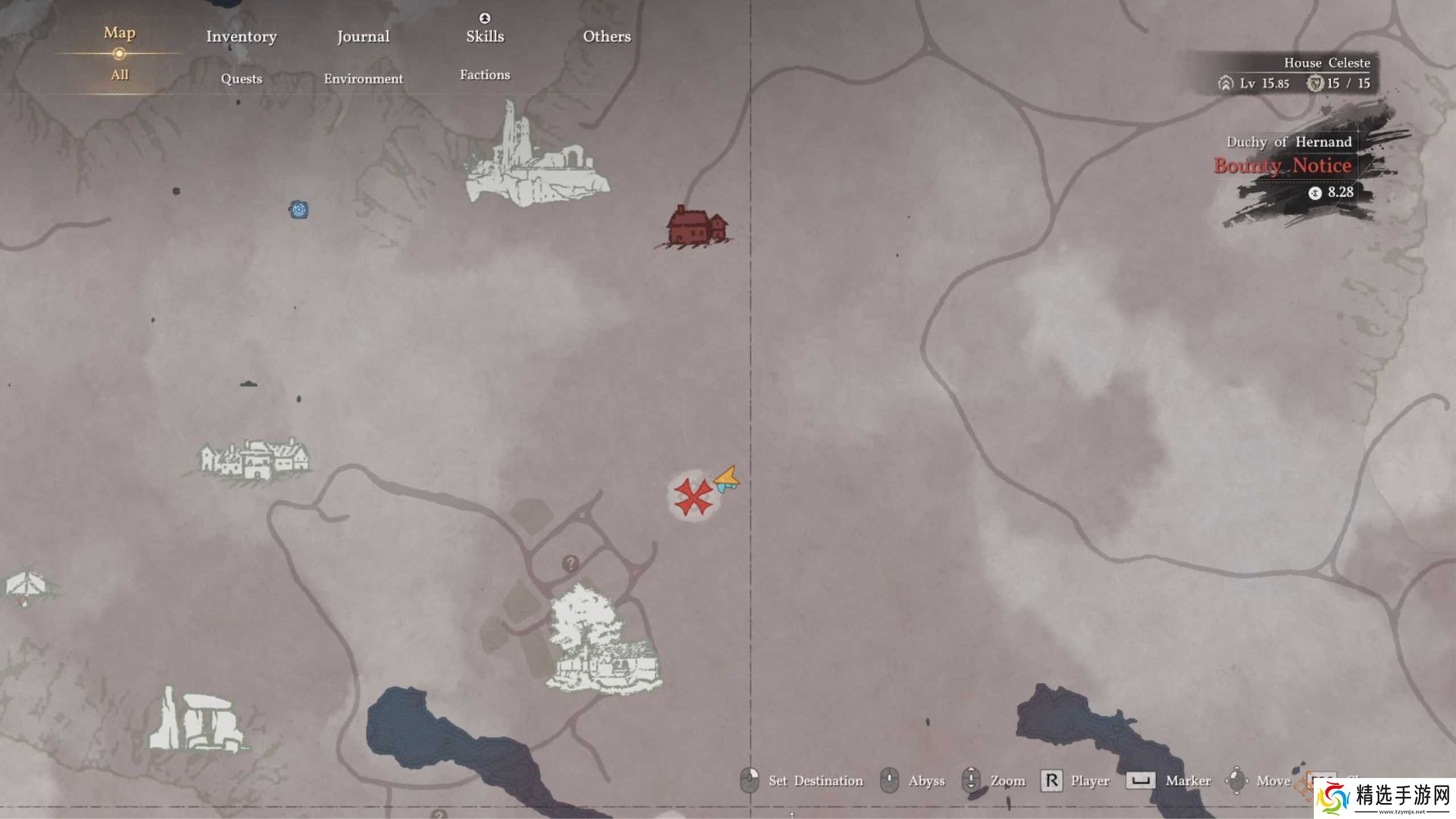
Task: Filter map by Environment
Action: coord(363,78)
